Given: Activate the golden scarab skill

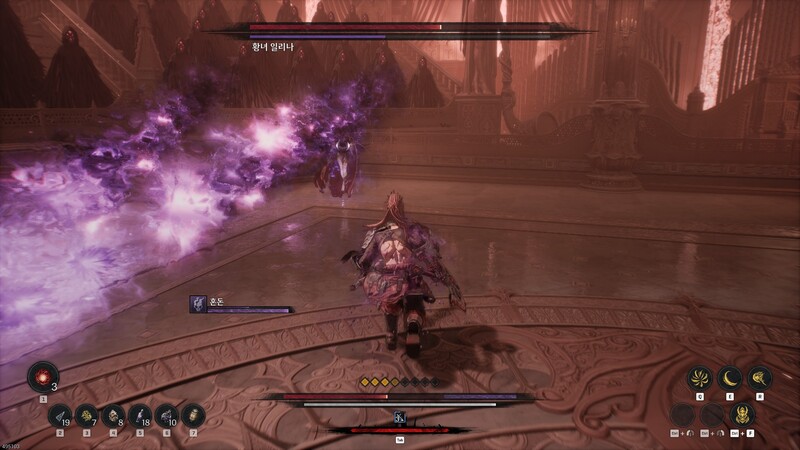Looking at the screenshot, I should point(741,413).
